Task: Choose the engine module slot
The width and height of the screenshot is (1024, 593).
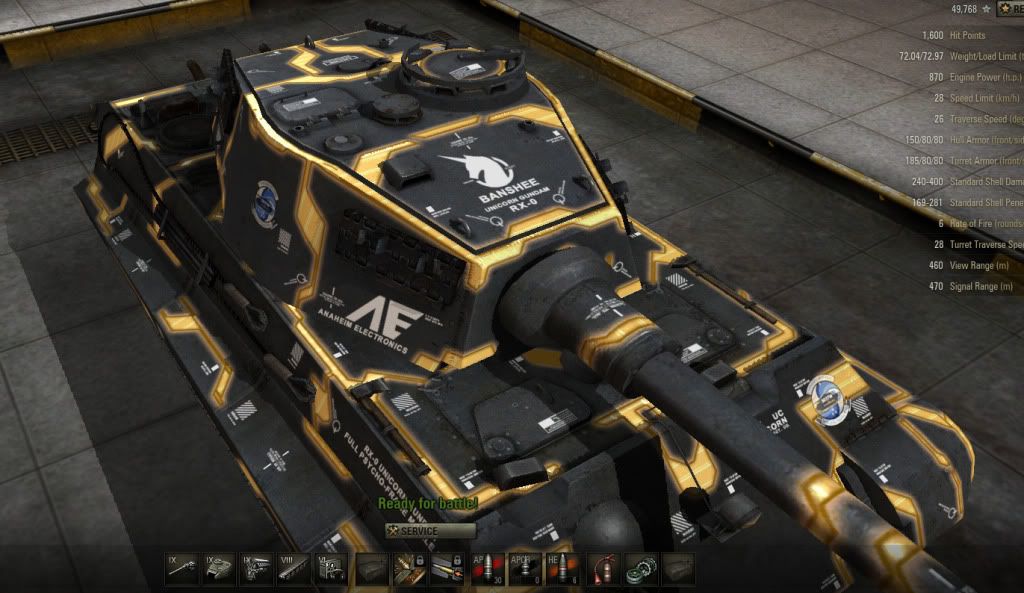Action: [x=254, y=568]
